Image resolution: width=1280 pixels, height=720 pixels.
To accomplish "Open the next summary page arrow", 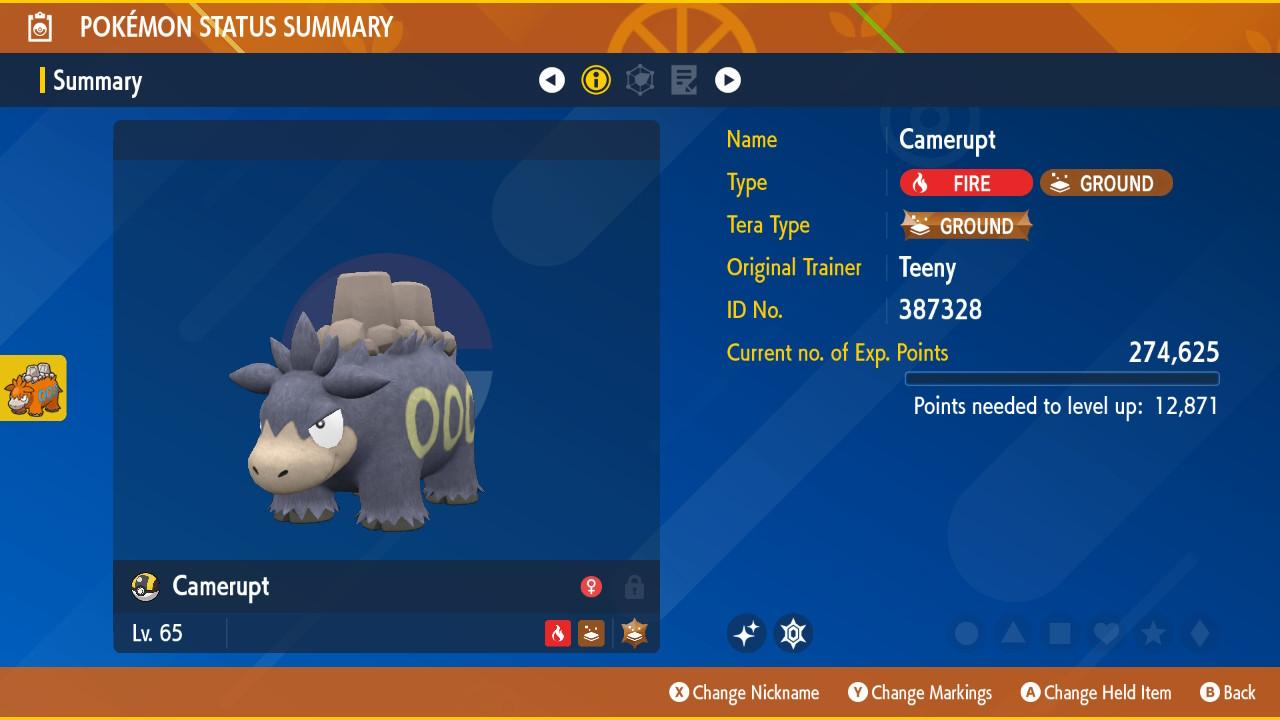I will [x=729, y=80].
